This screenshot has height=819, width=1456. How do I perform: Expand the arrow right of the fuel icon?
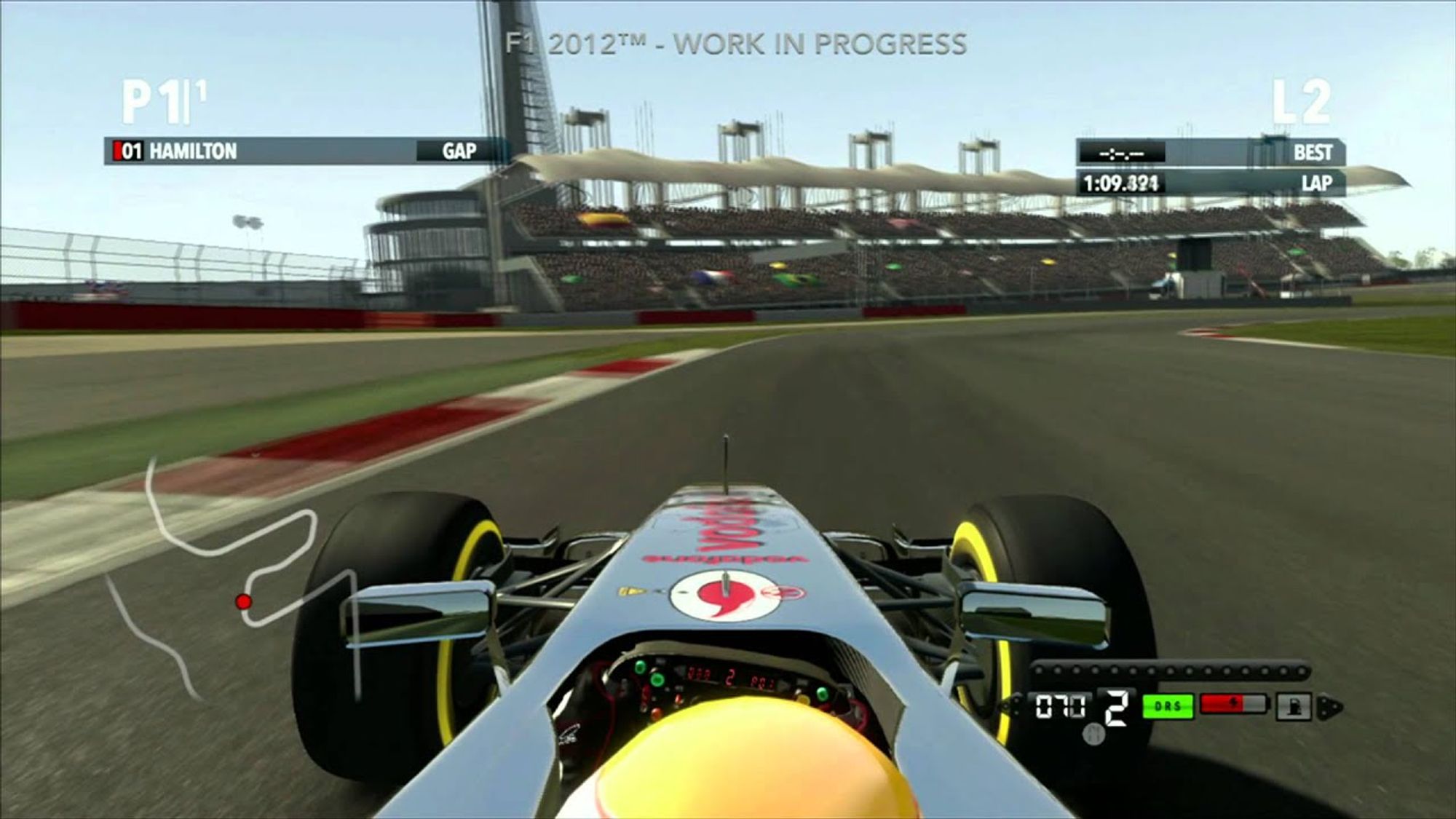(1329, 706)
